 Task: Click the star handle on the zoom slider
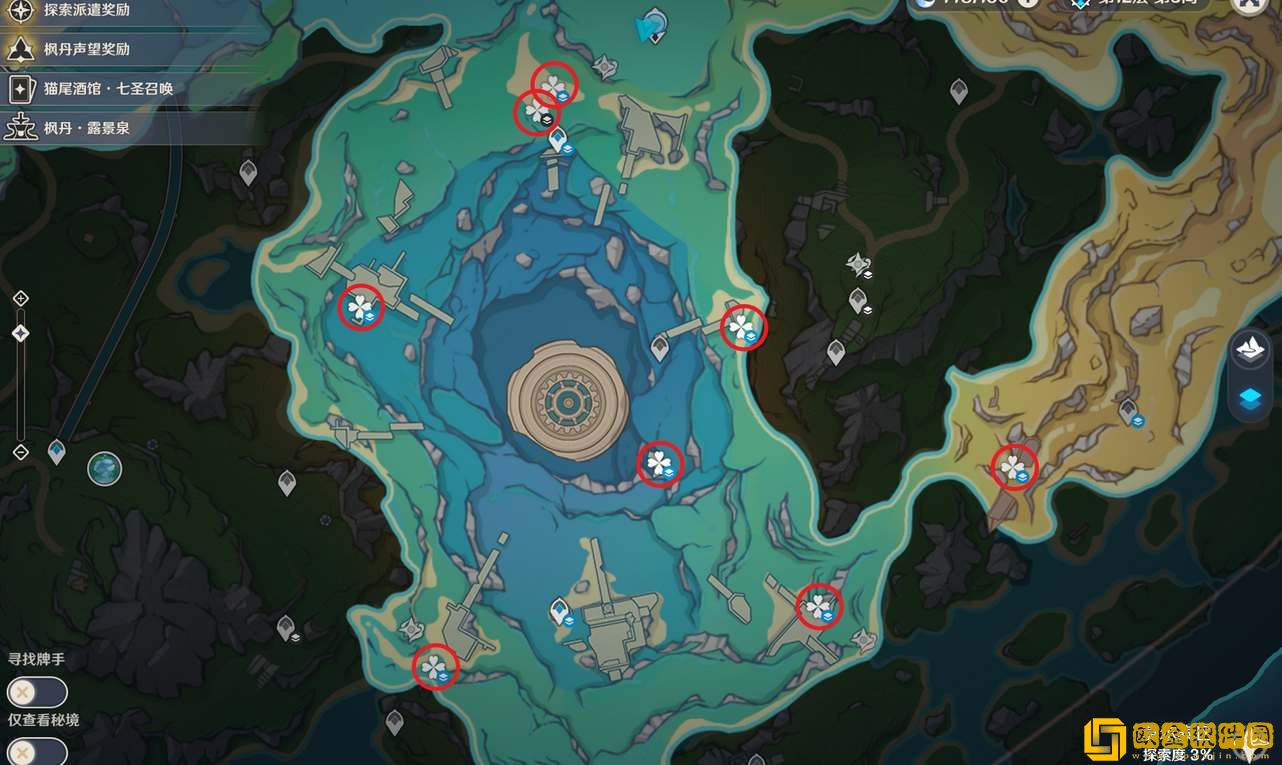20,333
